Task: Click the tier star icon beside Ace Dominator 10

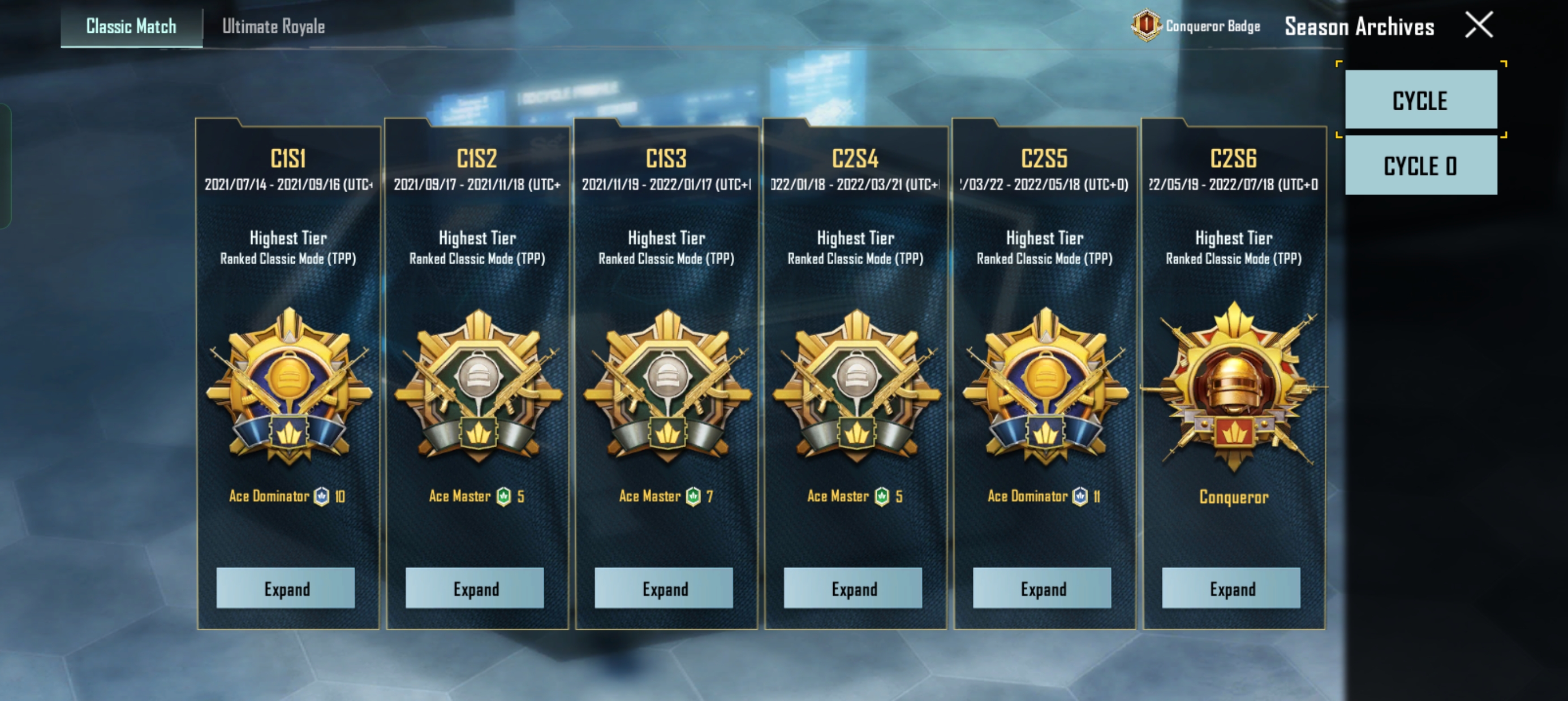Action: coord(322,496)
